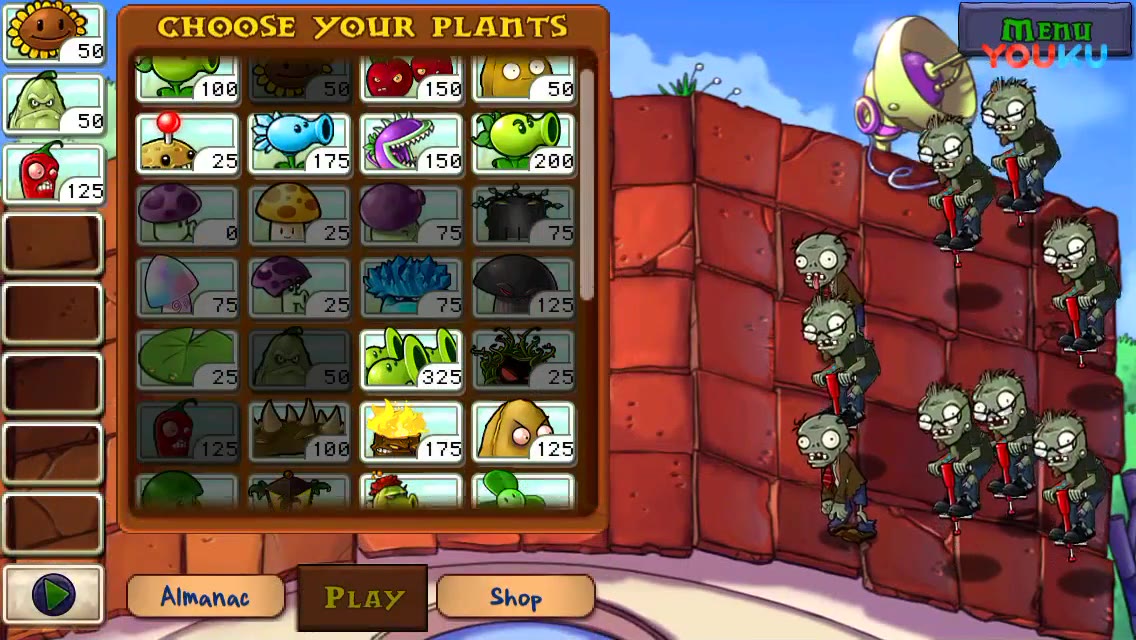This screenshot has height=640, width=1136.
Task: Choose the Potato Mine seed packet
Action: (187, 144)
